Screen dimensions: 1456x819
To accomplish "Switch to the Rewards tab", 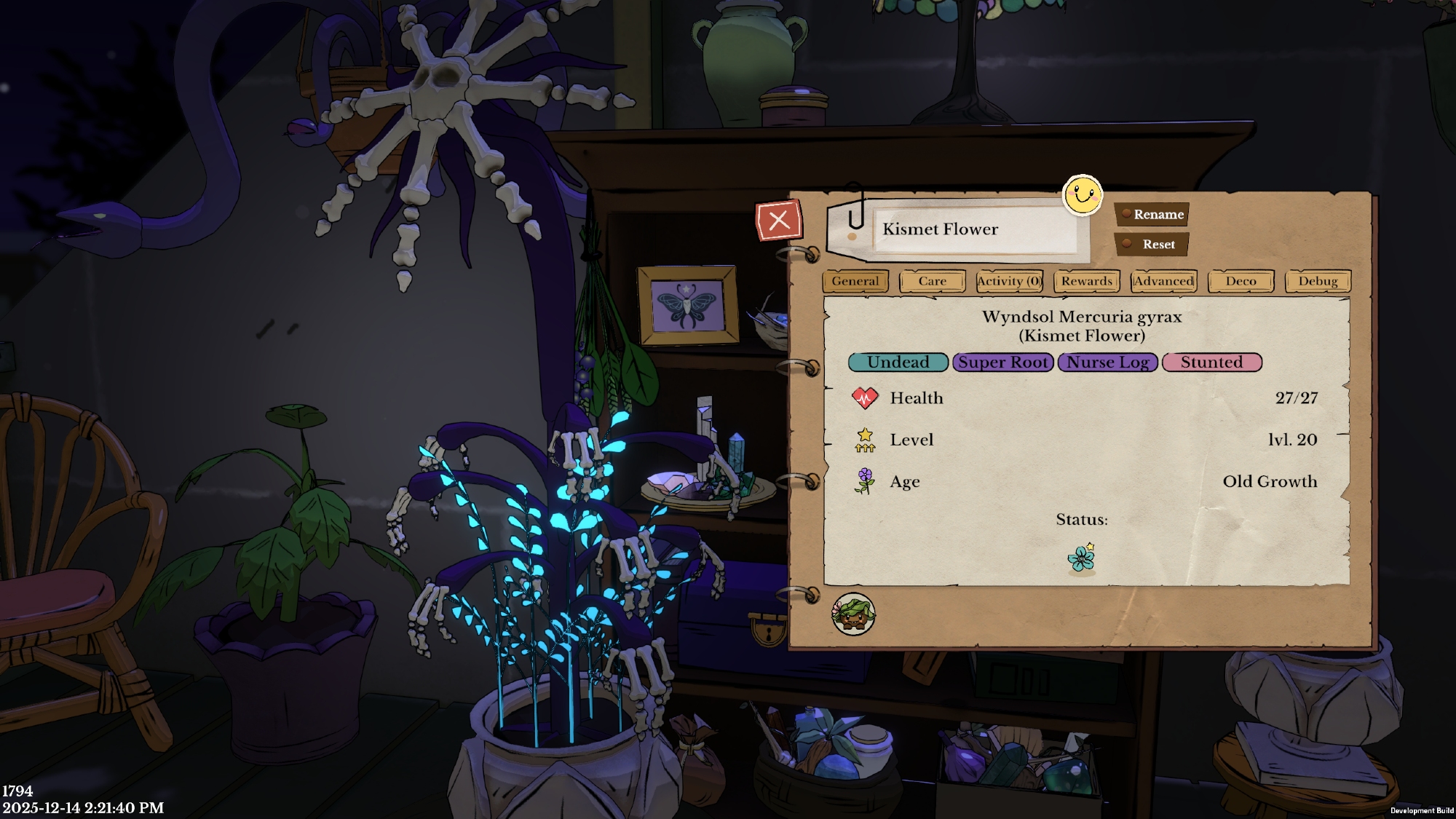I will (x=1086, y=281).
